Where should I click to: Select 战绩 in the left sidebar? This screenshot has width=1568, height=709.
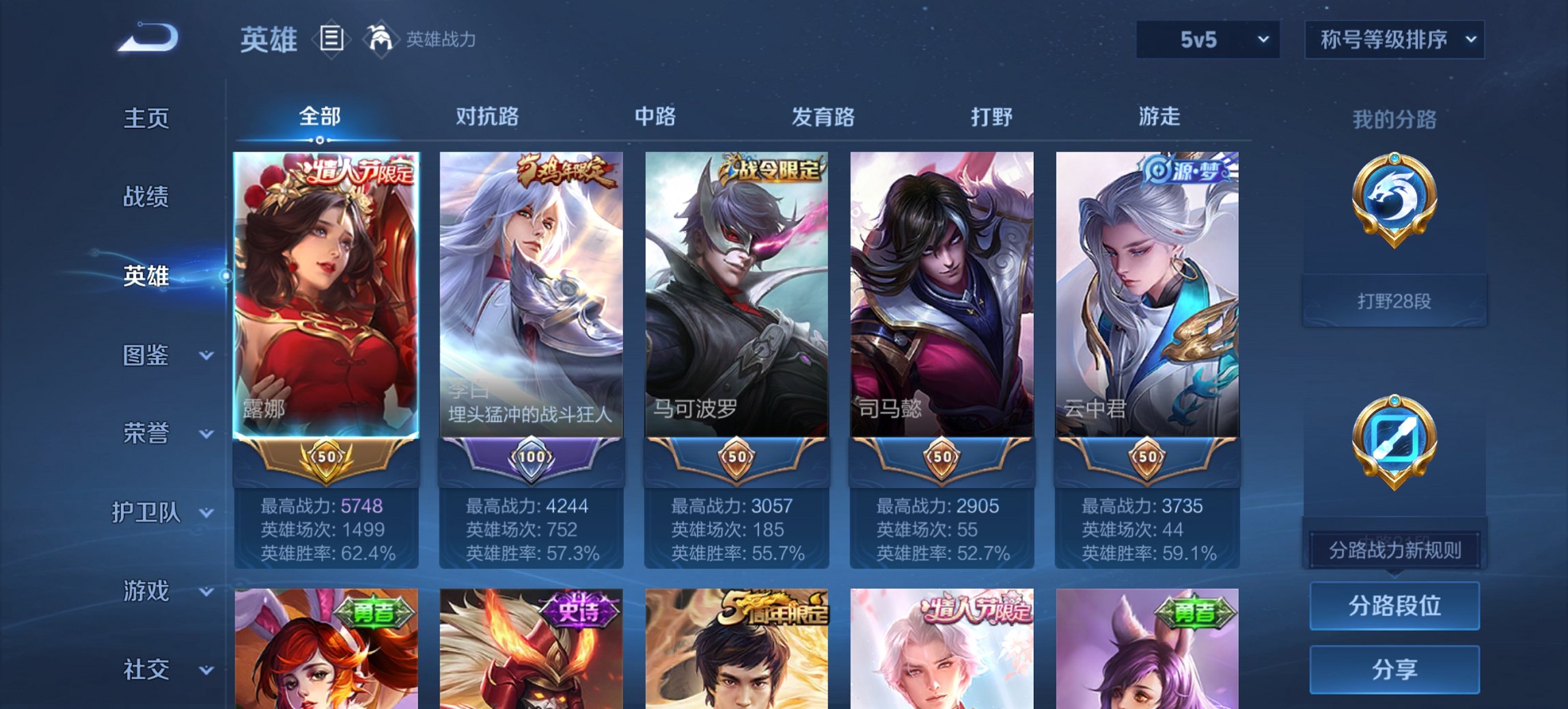click(146, 197)
